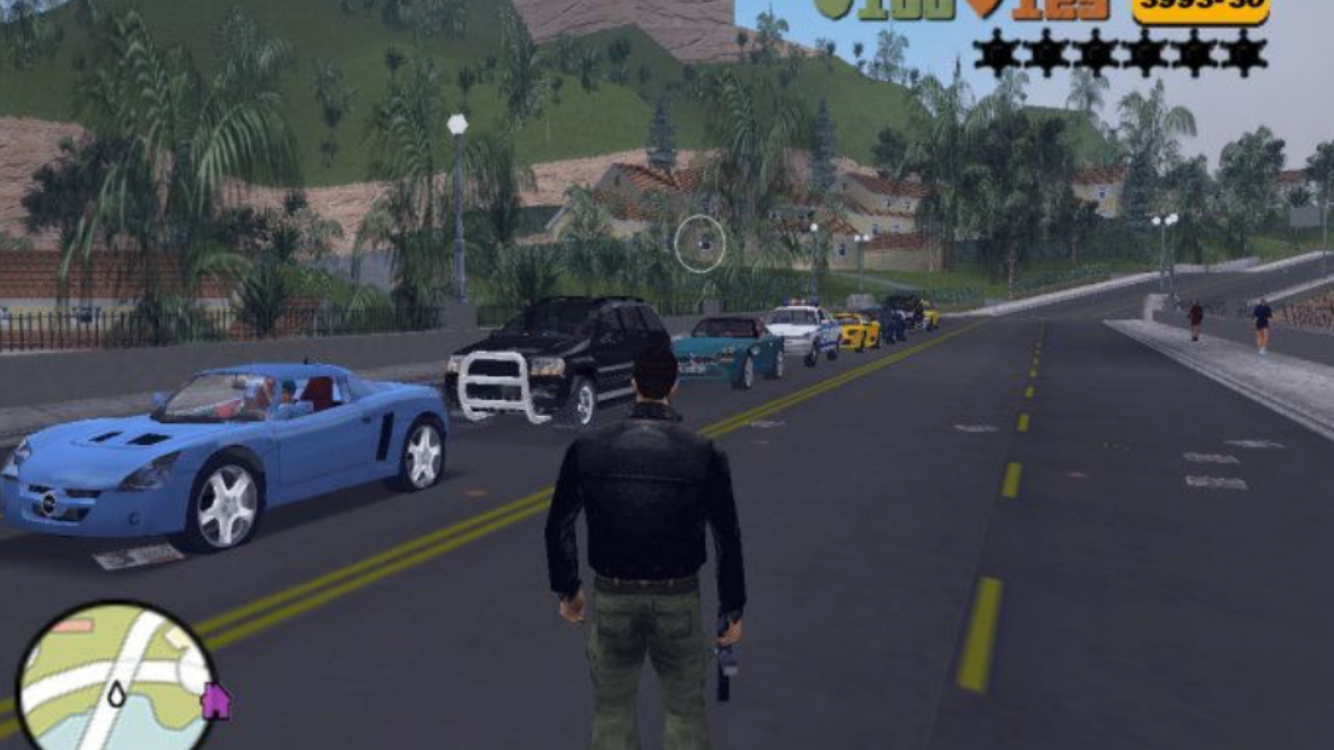This screenshot has width=1334, height=750.
Task: Click the green armor shield icon
Action: tap(832, 8)
